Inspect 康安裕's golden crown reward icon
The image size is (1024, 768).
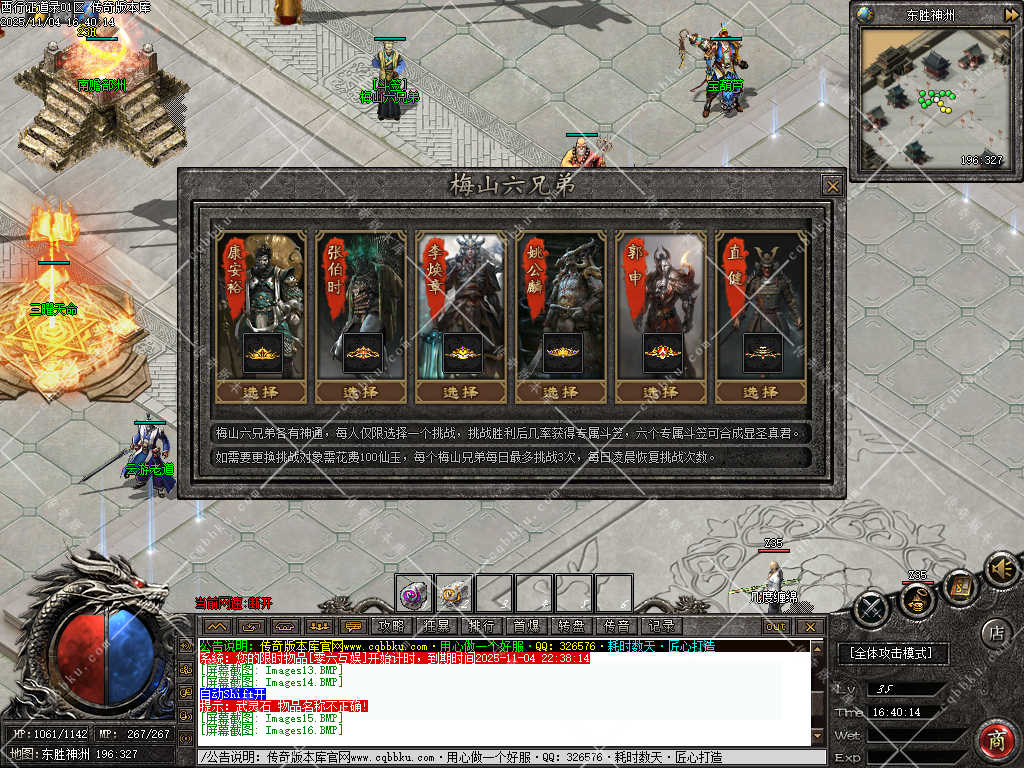coord(262,353)
